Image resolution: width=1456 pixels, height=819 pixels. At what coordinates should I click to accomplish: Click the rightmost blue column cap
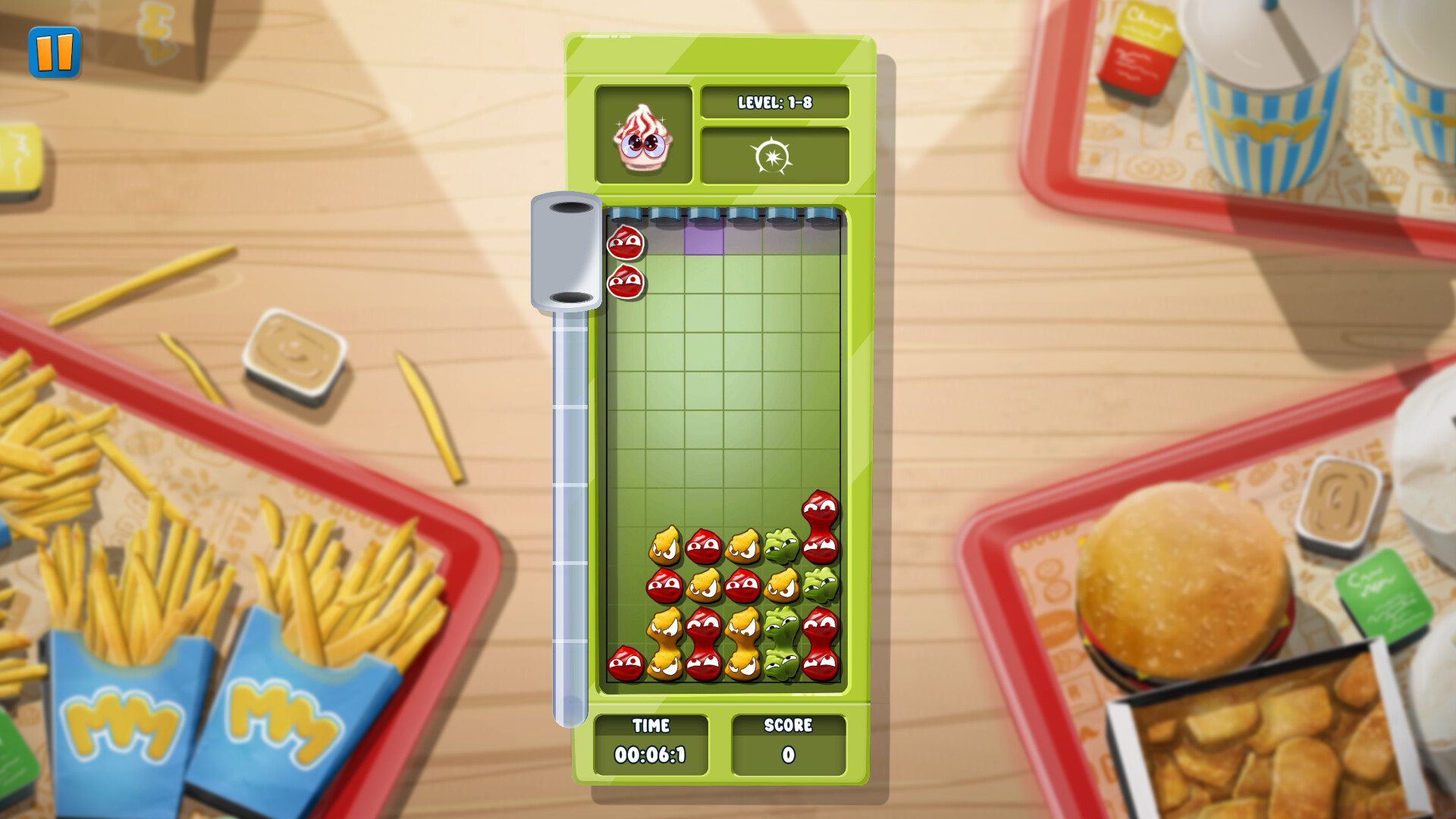click(823, 213)
